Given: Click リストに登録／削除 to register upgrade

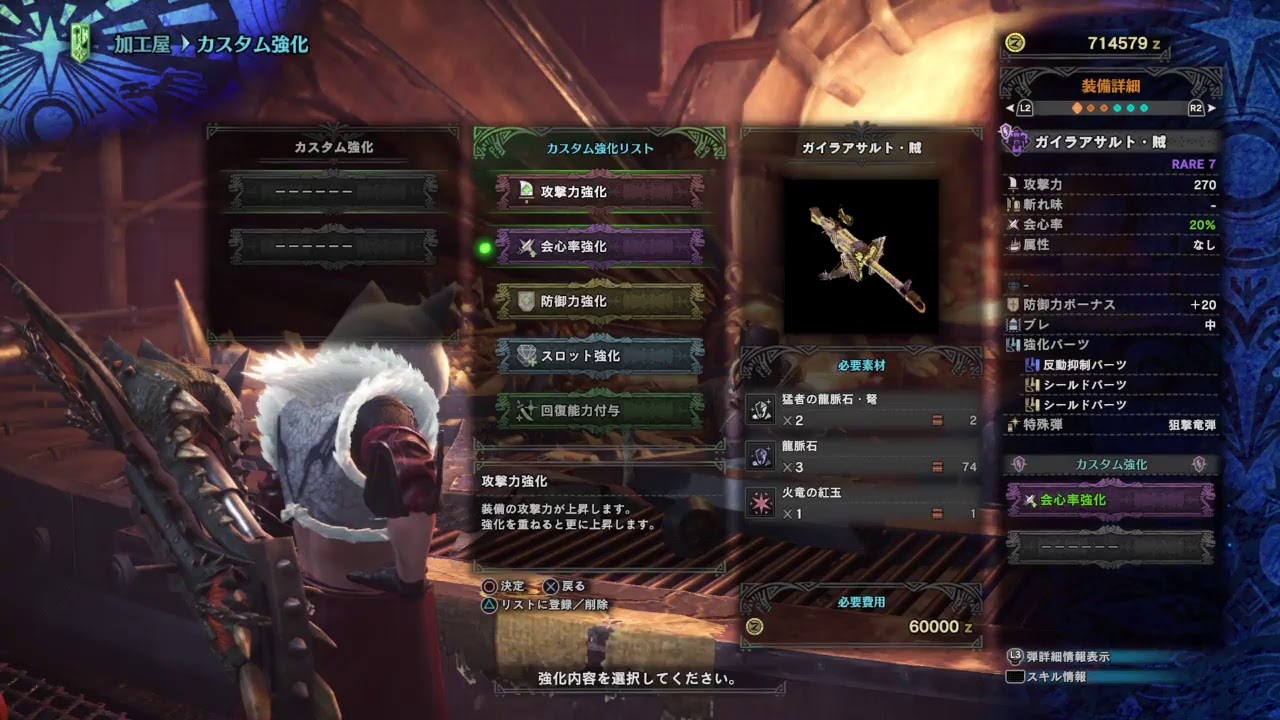Looking at the screenshot, I should [553, 604].
